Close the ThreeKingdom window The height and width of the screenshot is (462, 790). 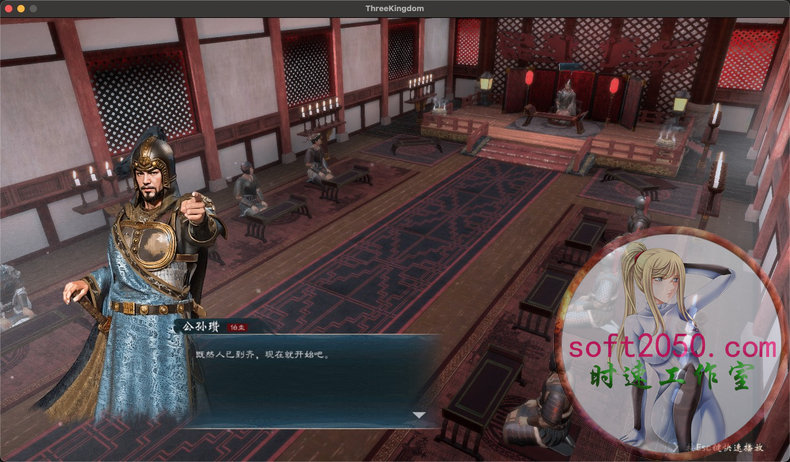(7, 8)
